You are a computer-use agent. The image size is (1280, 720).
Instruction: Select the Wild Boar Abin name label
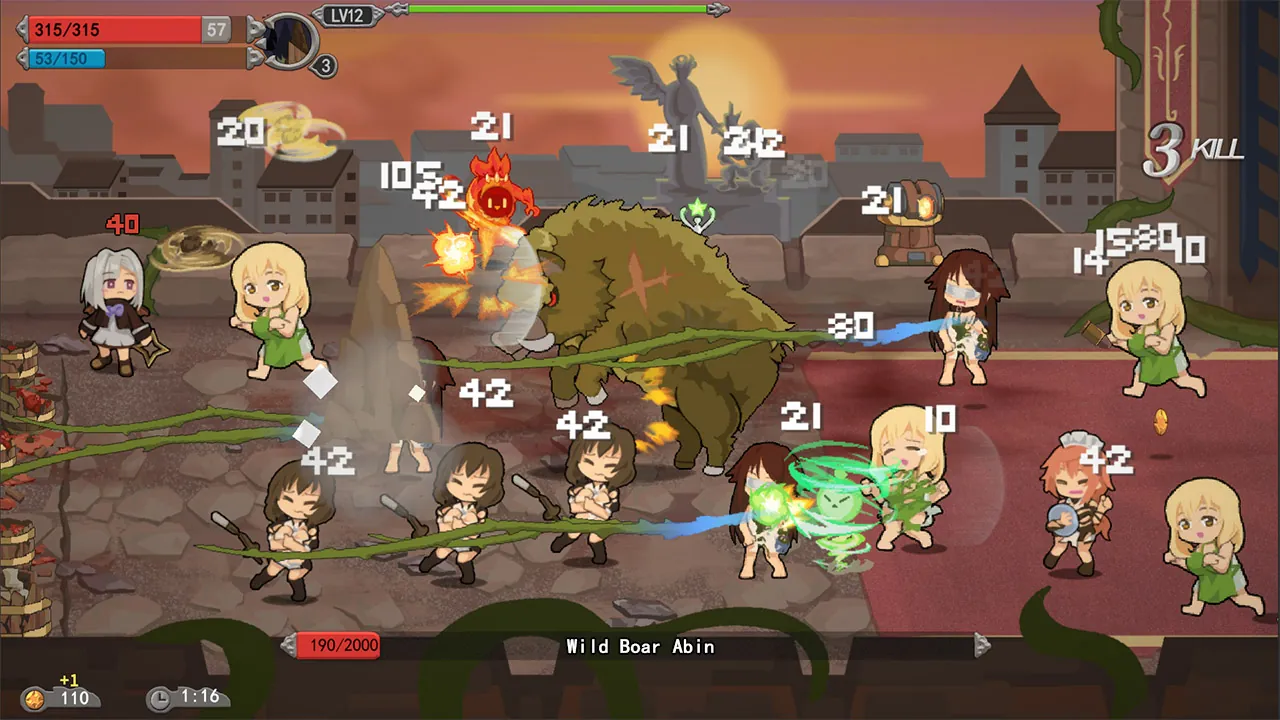(x=639, y=647)
